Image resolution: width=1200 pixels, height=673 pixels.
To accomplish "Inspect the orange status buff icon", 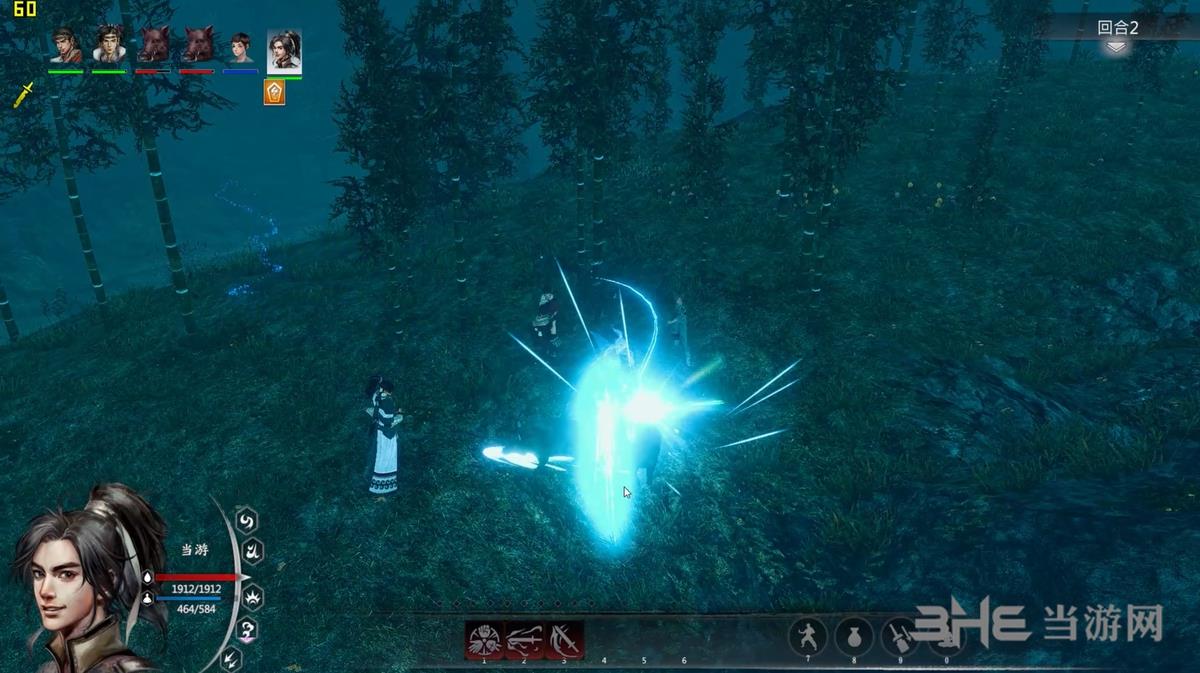I will click(273, 92).
